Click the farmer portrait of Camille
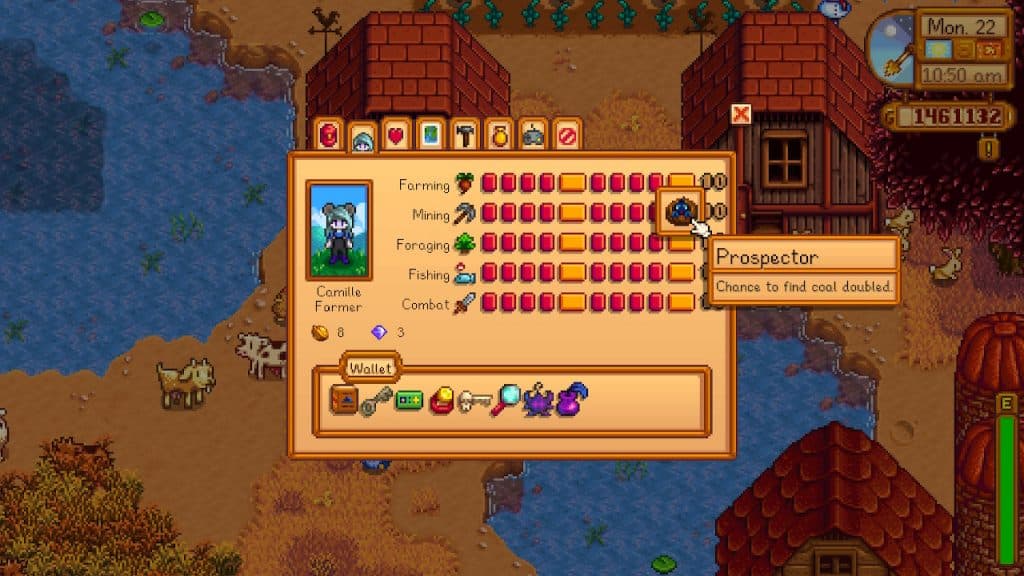 pos(340,231)
